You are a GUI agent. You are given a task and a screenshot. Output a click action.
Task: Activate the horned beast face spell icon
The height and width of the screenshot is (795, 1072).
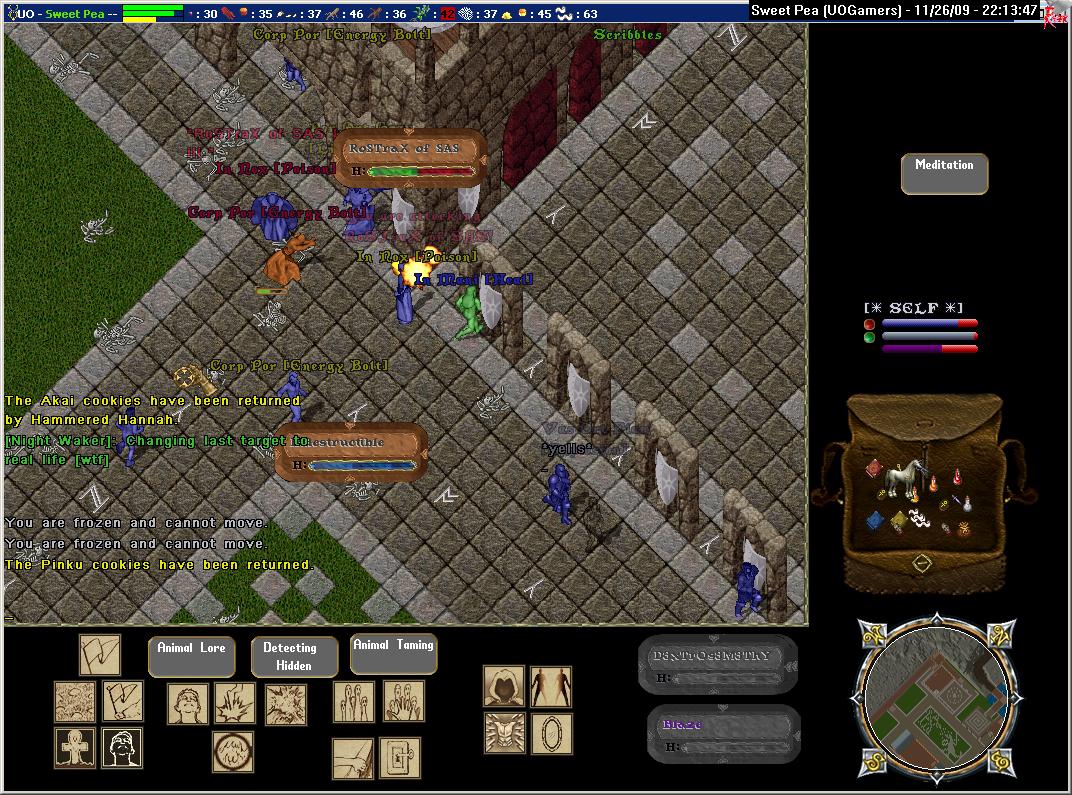tap(504, 732)
